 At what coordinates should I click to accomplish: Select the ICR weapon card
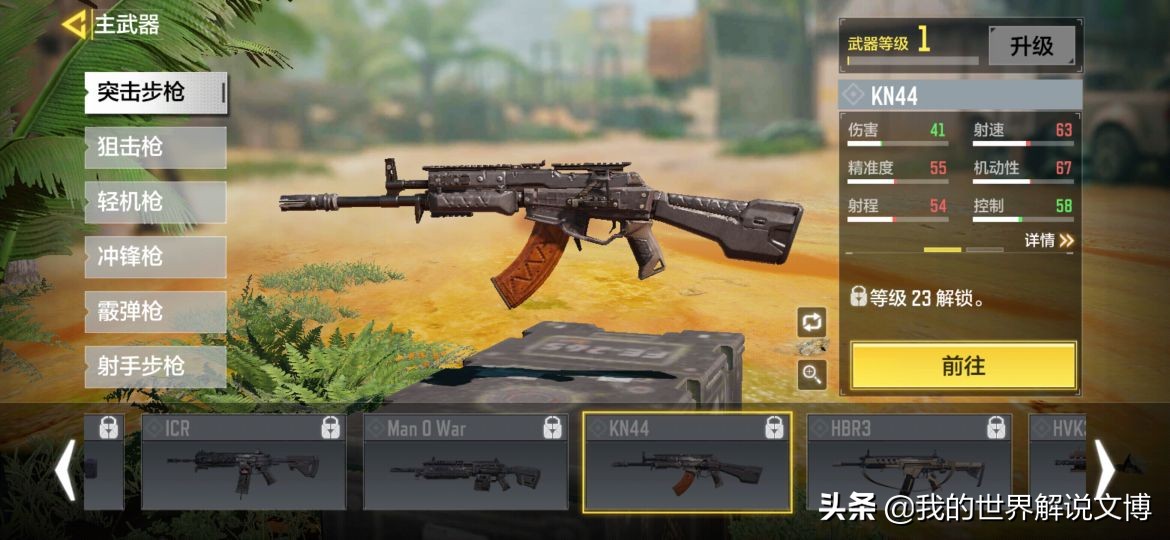[243, 462]
